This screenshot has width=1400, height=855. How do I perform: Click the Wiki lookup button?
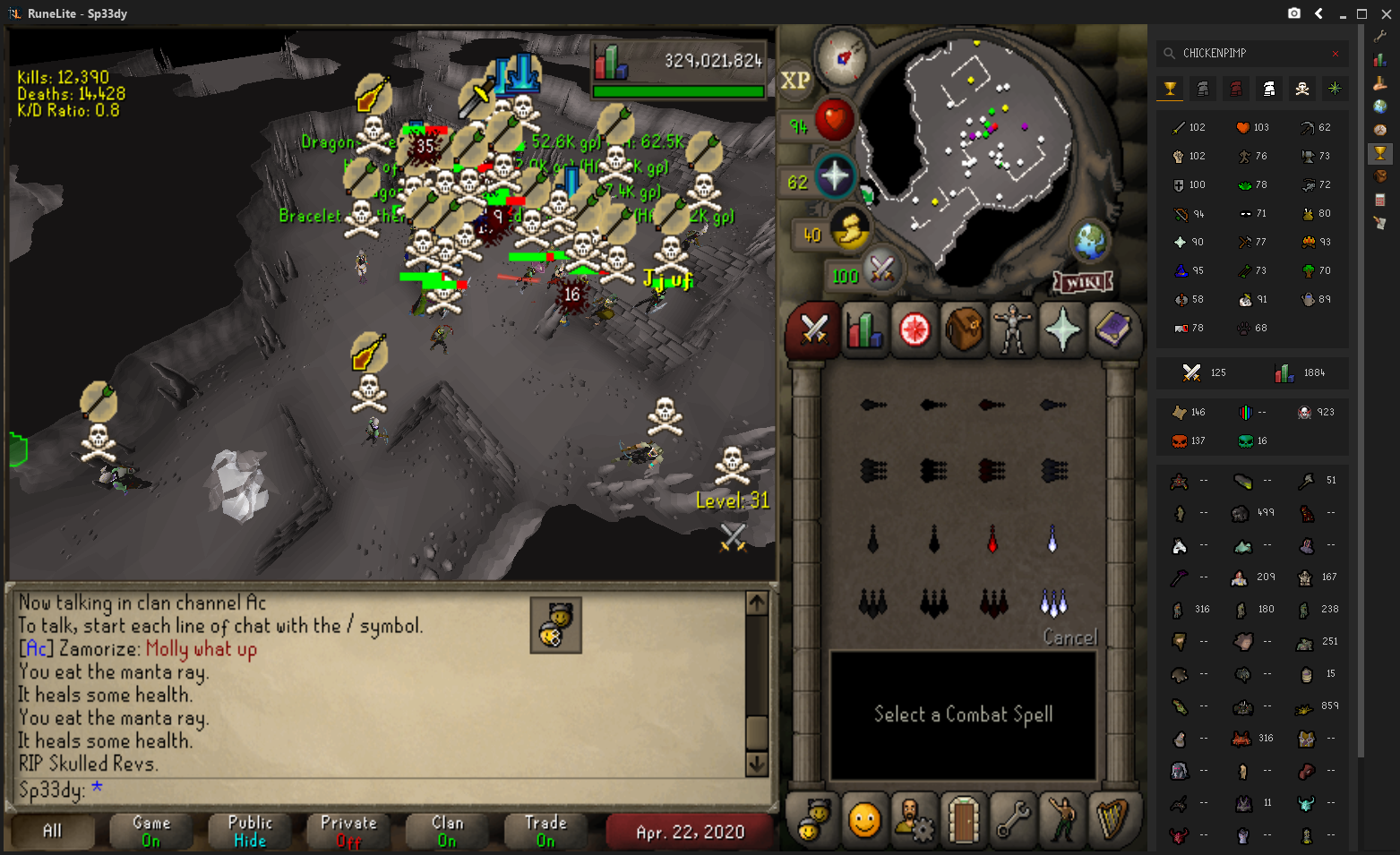1083,283
